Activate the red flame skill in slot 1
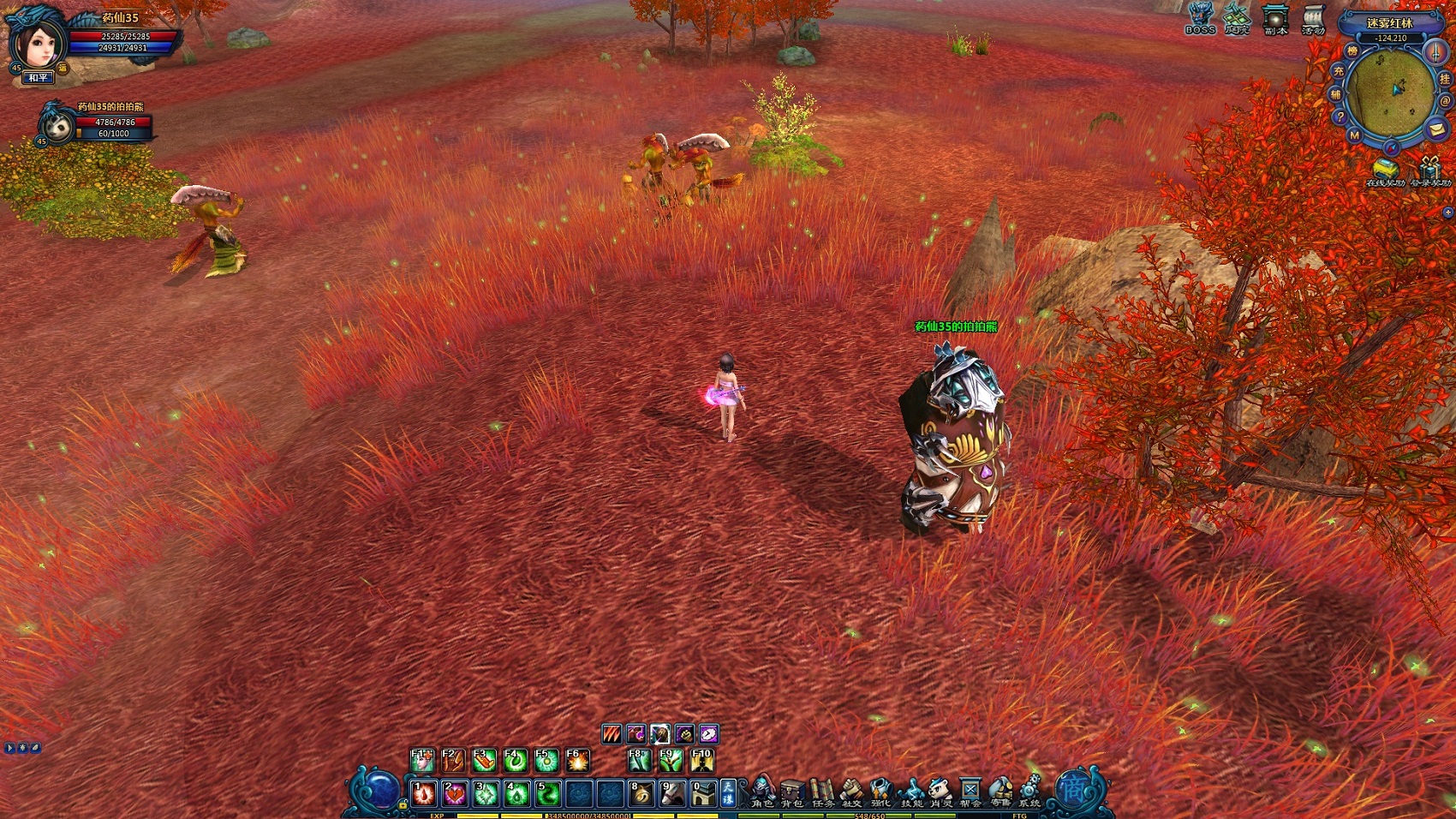 coord(424,794)
